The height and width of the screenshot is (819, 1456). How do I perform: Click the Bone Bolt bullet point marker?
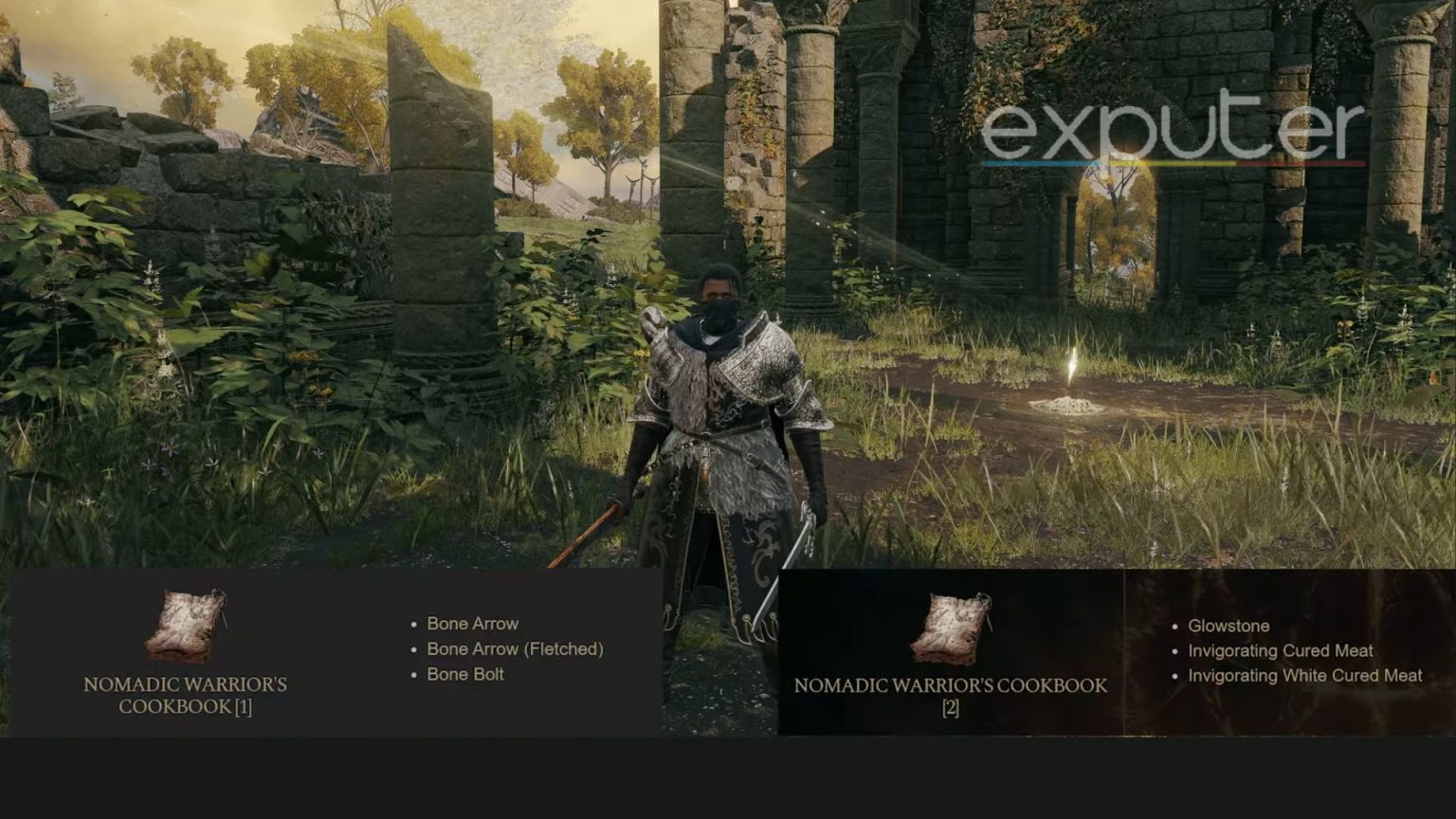tap(414, 676)
